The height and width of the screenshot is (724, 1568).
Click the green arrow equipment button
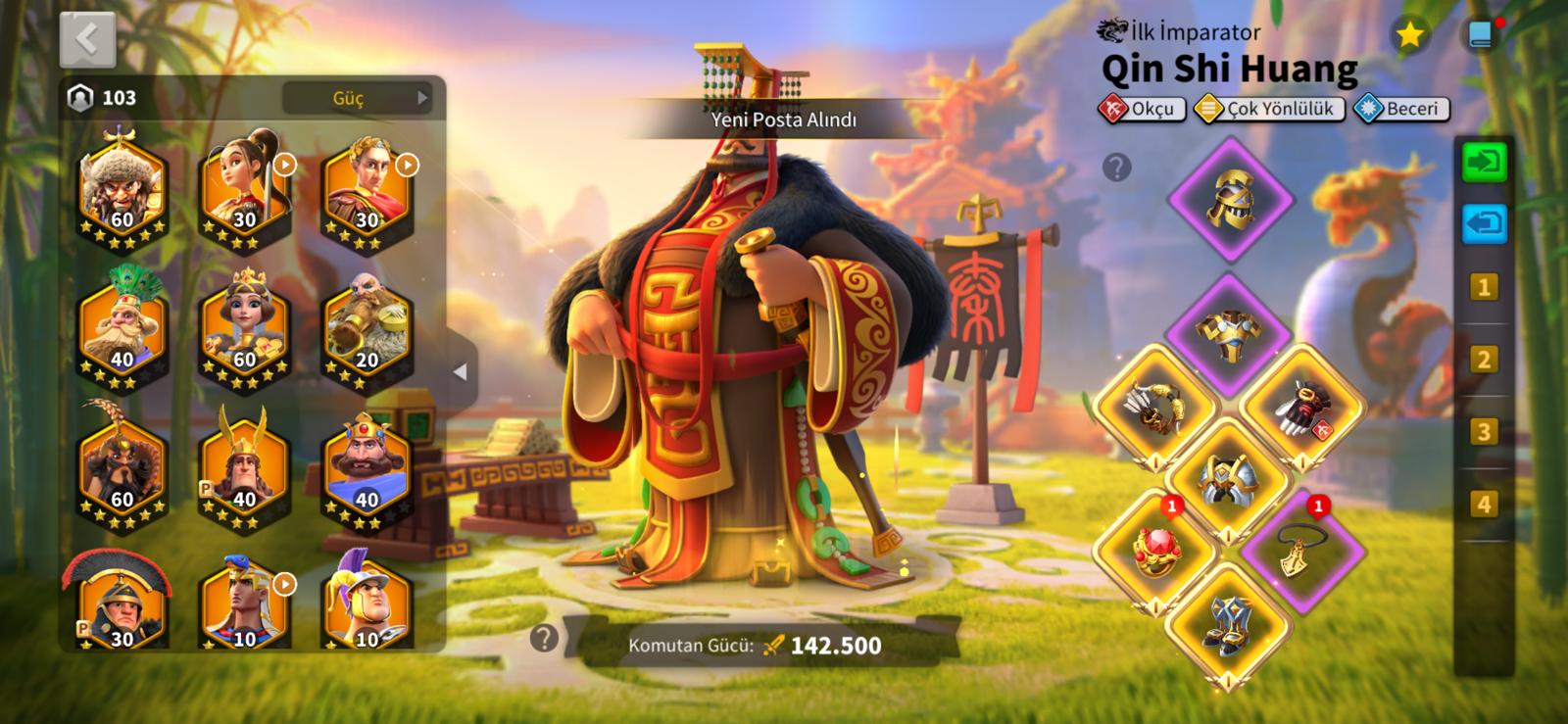pyautogui.click(x=1484, y=162)
